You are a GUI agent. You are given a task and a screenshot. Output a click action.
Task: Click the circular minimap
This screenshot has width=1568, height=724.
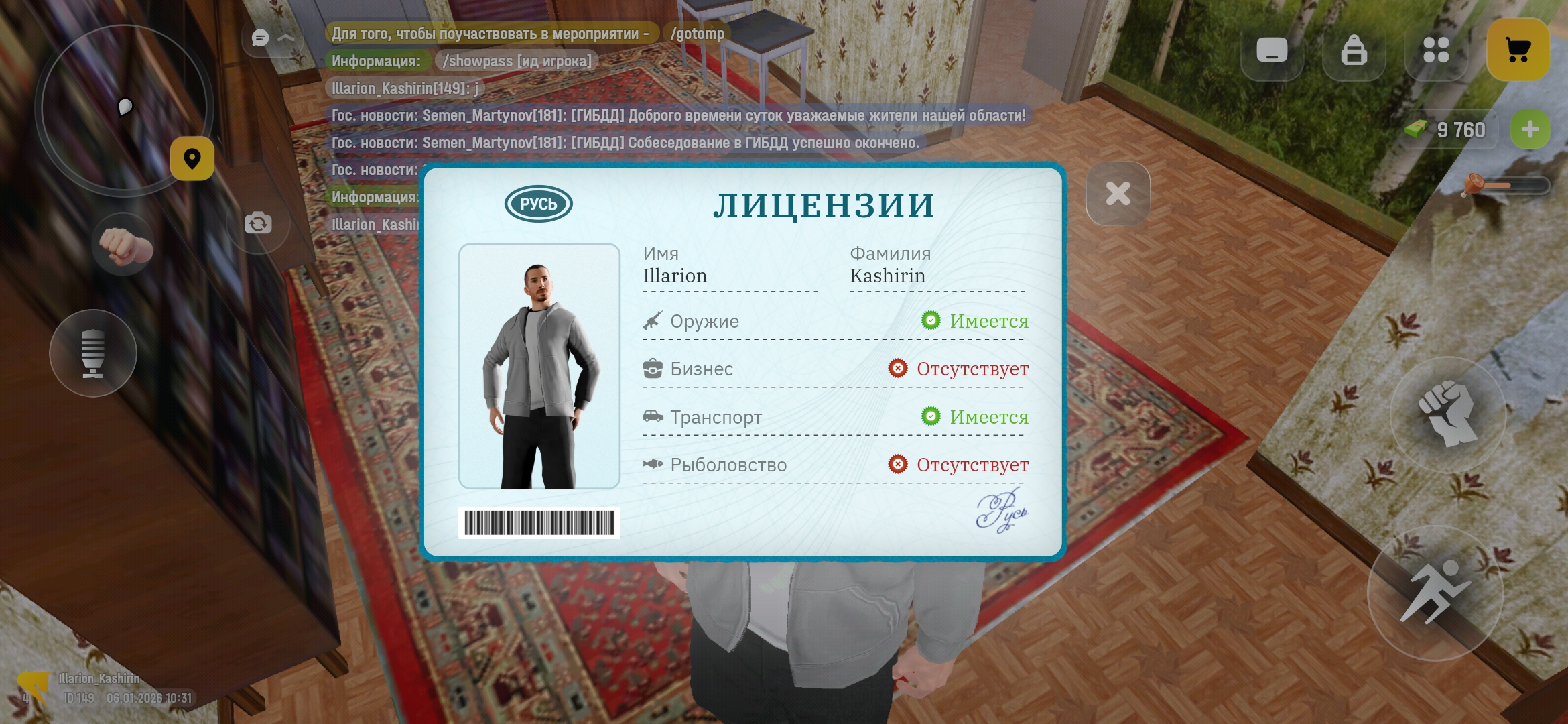(121, 109)
